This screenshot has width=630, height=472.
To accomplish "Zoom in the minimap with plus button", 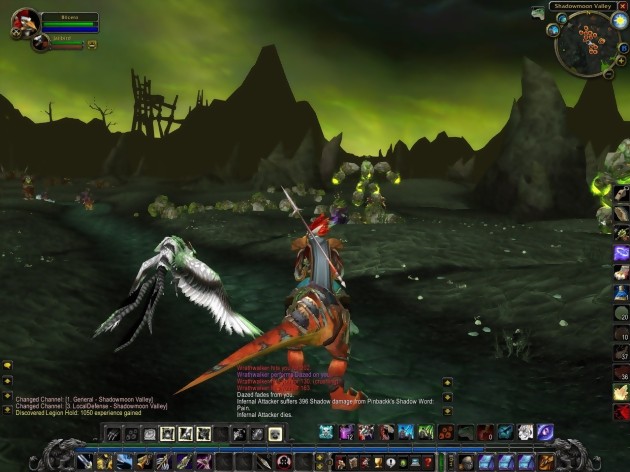I will coord(621,61).
